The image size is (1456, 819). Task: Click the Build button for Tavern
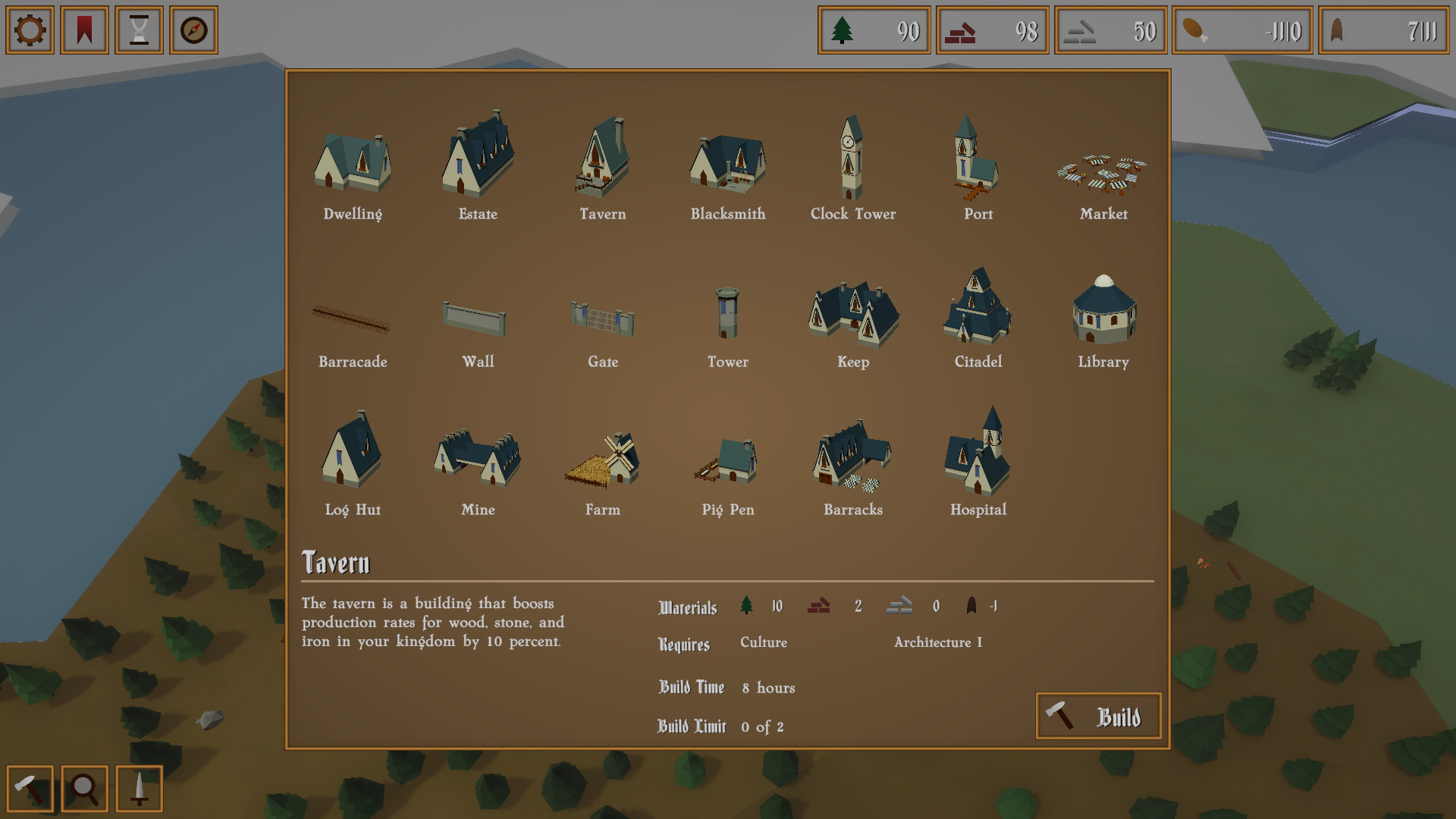tap(1098, 716)
